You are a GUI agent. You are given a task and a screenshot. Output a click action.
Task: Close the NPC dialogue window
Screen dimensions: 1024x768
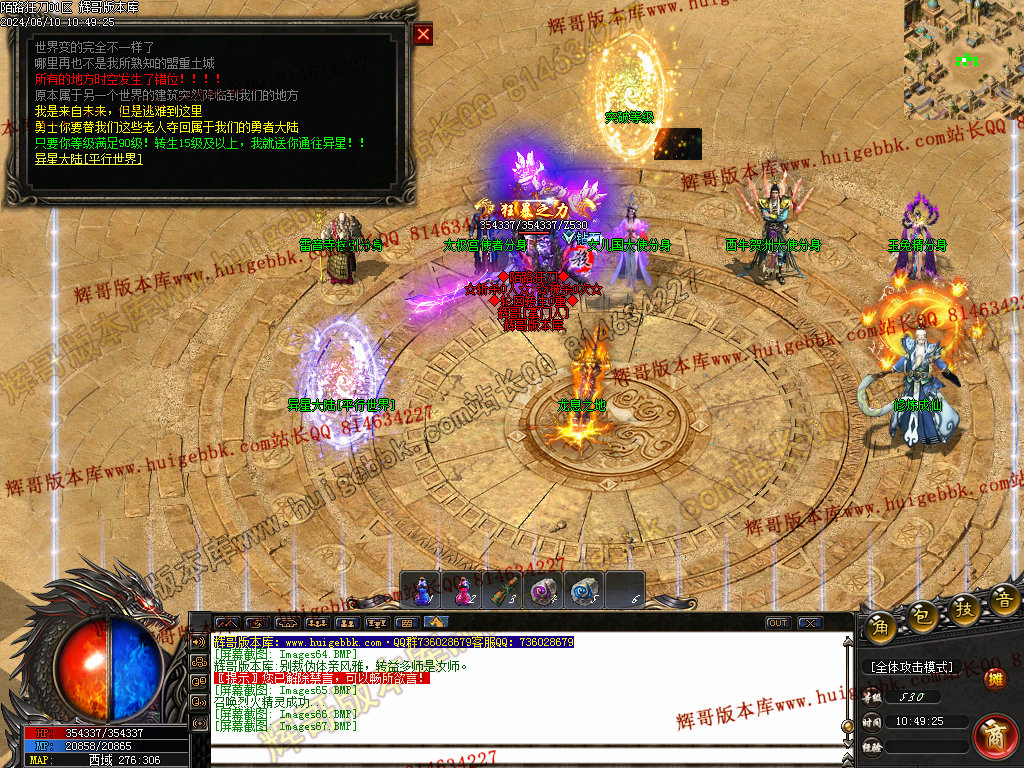point(423,35)
